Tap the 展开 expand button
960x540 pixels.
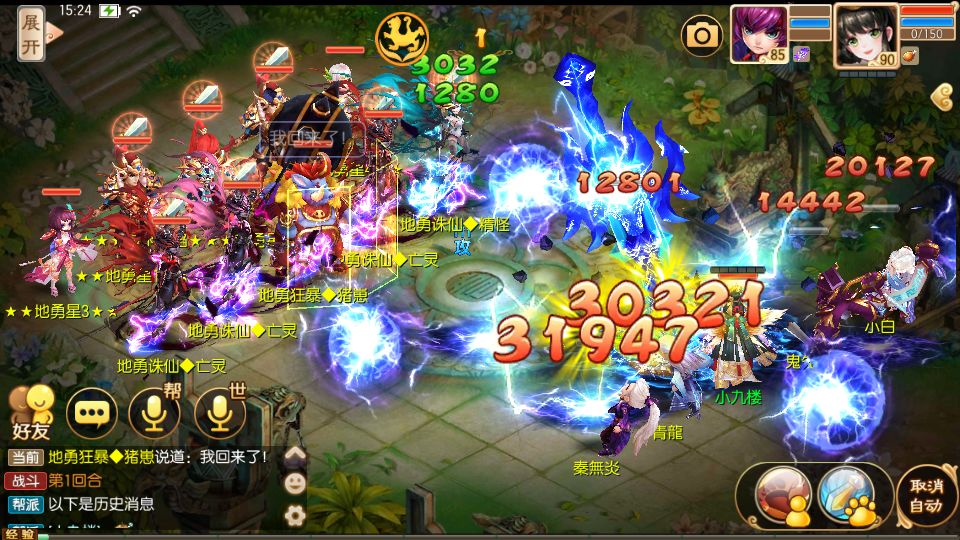(x=31, y=34)
